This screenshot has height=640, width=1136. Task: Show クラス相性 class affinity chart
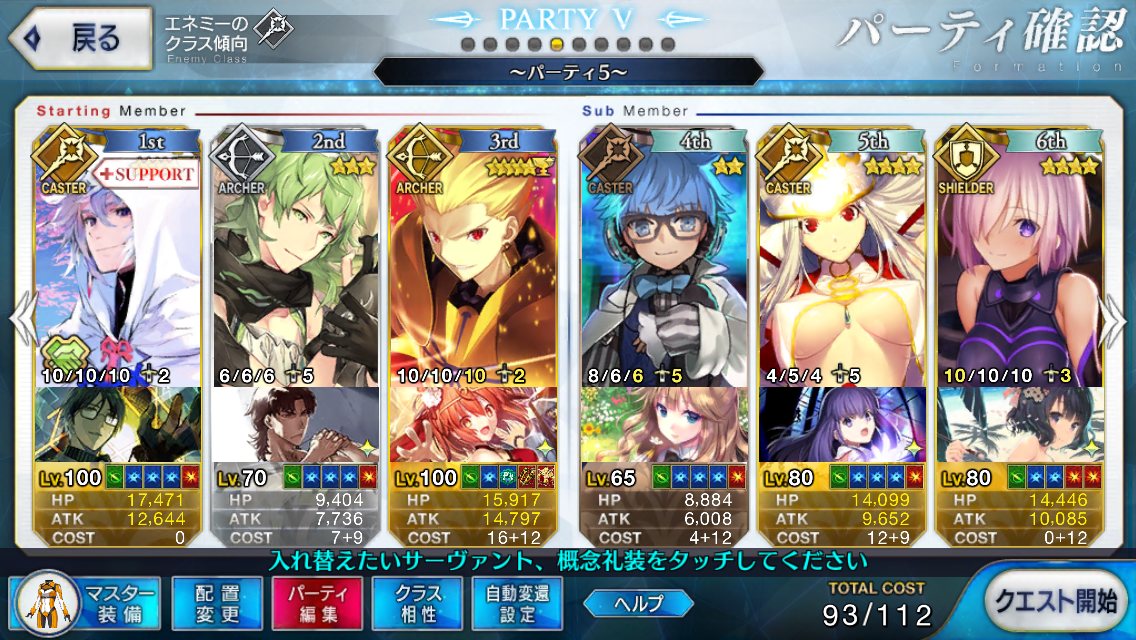pos(411,603)
